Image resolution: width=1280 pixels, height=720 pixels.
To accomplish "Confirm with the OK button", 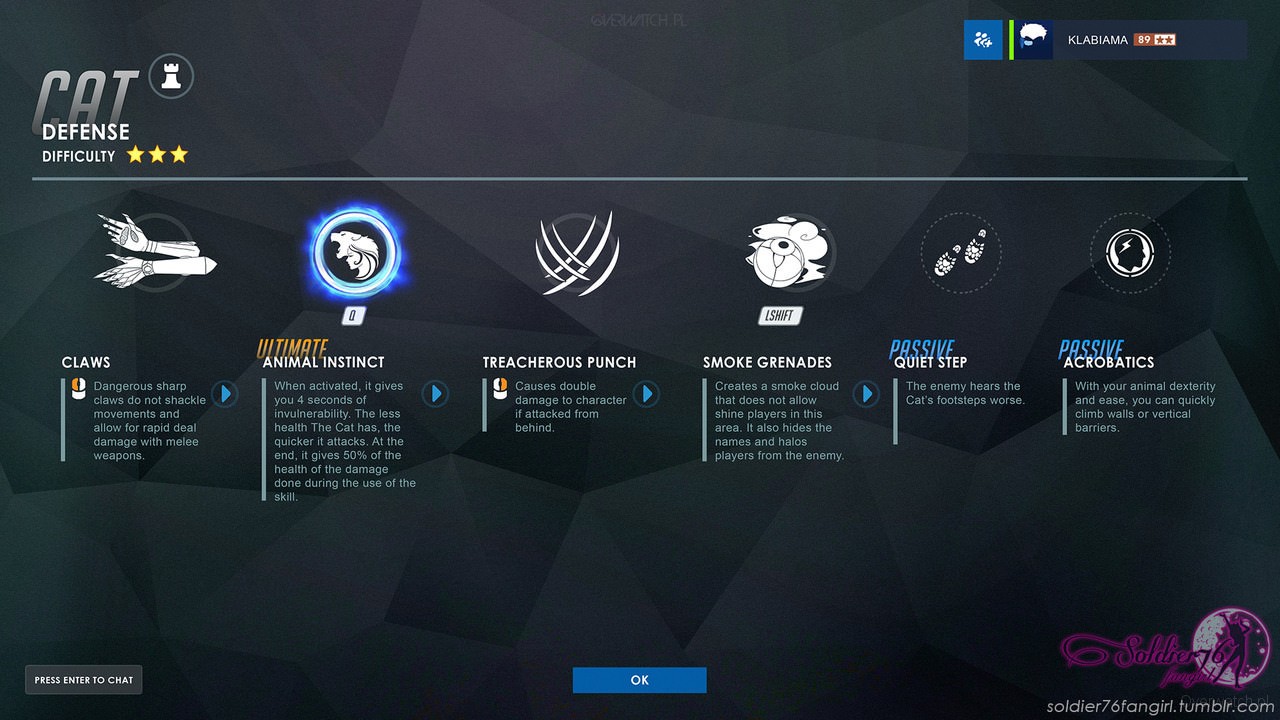I will pyautogui.click(x=639, y=680).
